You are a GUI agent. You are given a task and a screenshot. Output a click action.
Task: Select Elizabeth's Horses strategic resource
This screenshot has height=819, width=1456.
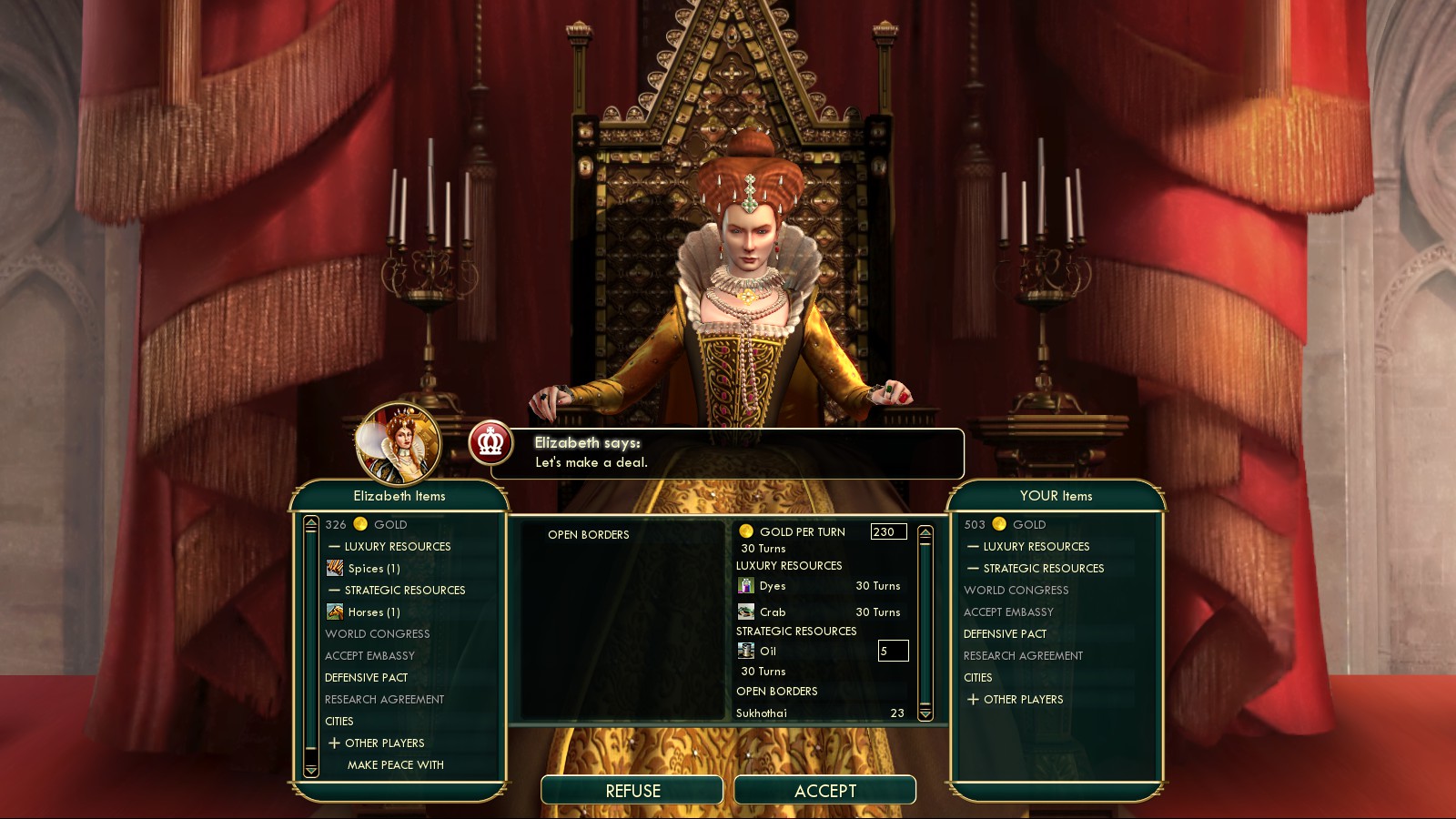(373, 612)
